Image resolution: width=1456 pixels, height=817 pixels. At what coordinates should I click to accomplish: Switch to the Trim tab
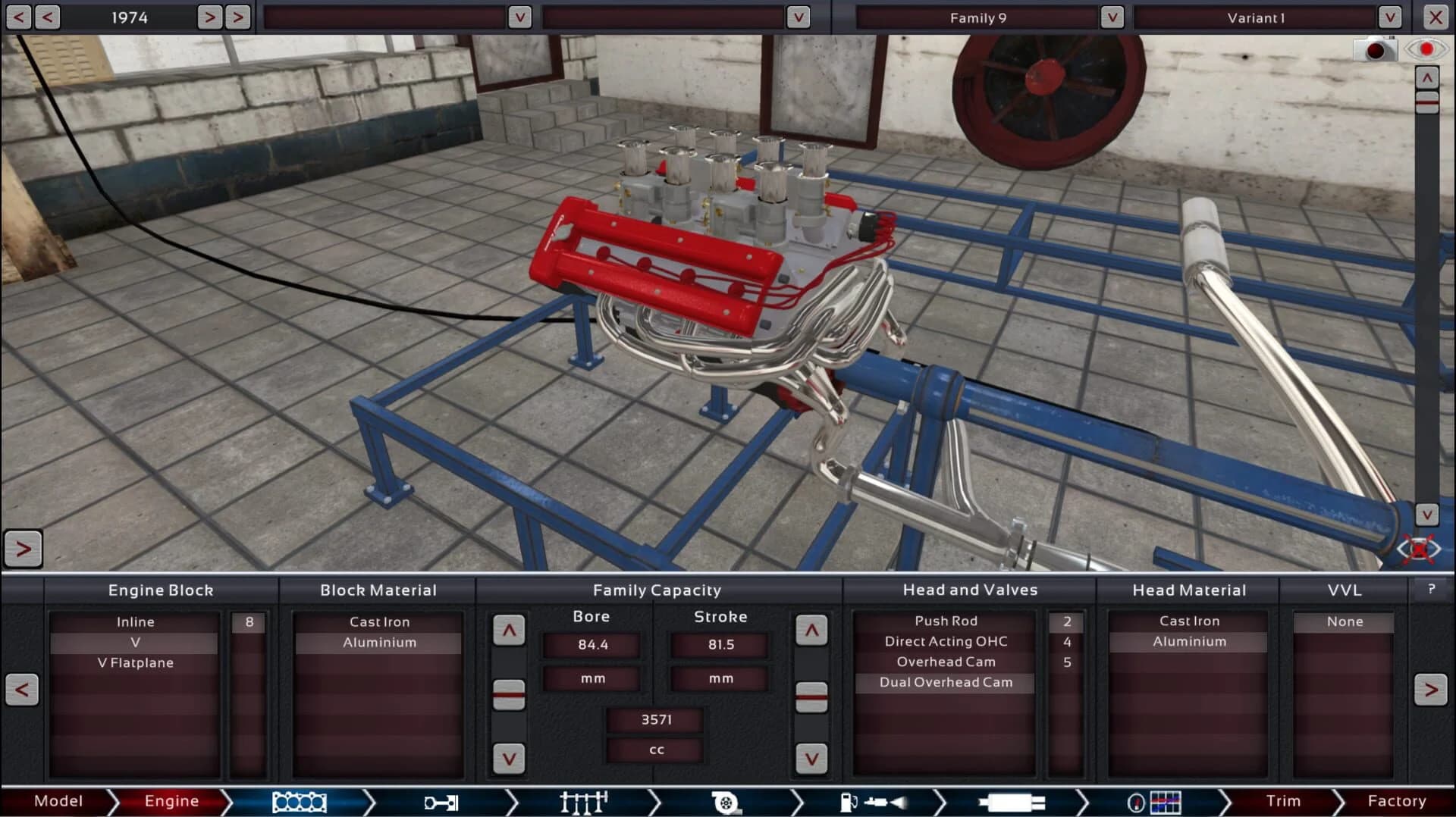tap(1283, 801)
